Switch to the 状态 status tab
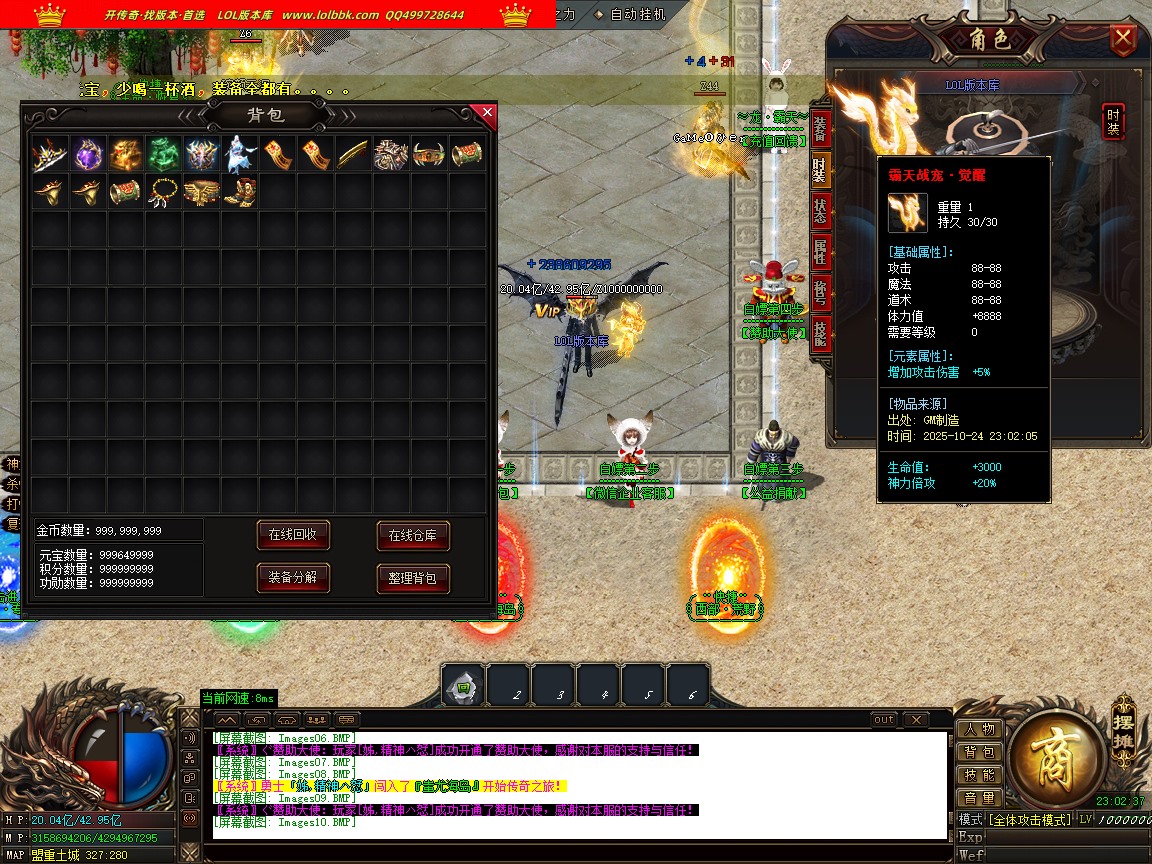Viewport: 1152px width, 864px height. [820, 211]
